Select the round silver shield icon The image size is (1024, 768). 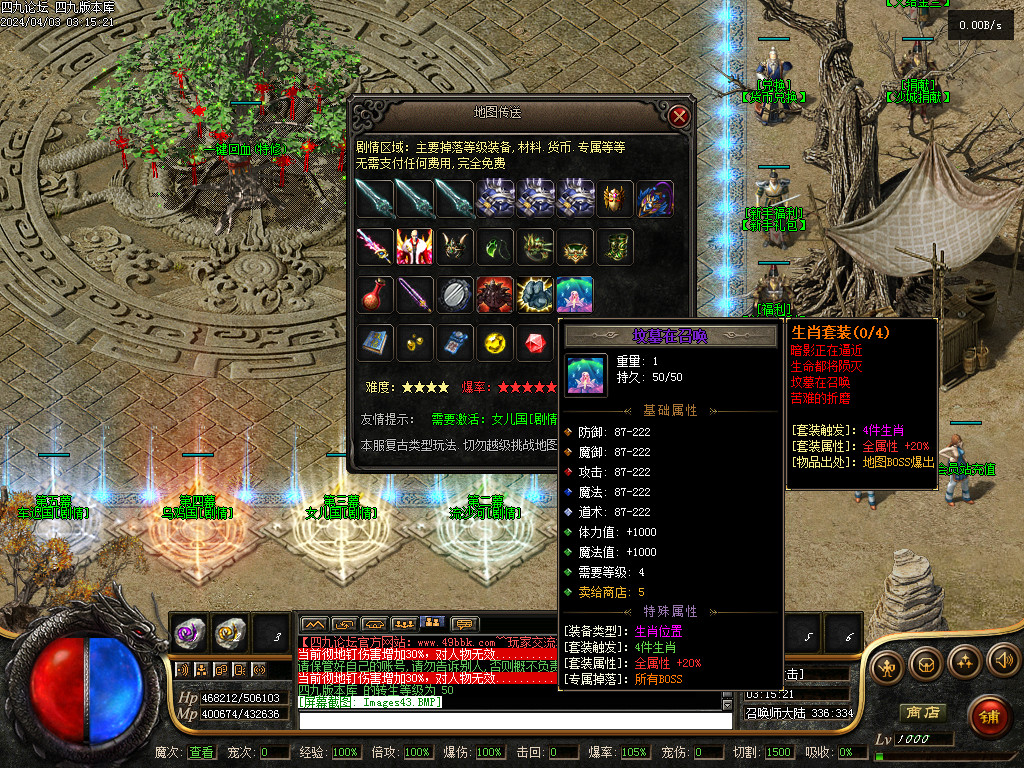click(x=455, y=295)
